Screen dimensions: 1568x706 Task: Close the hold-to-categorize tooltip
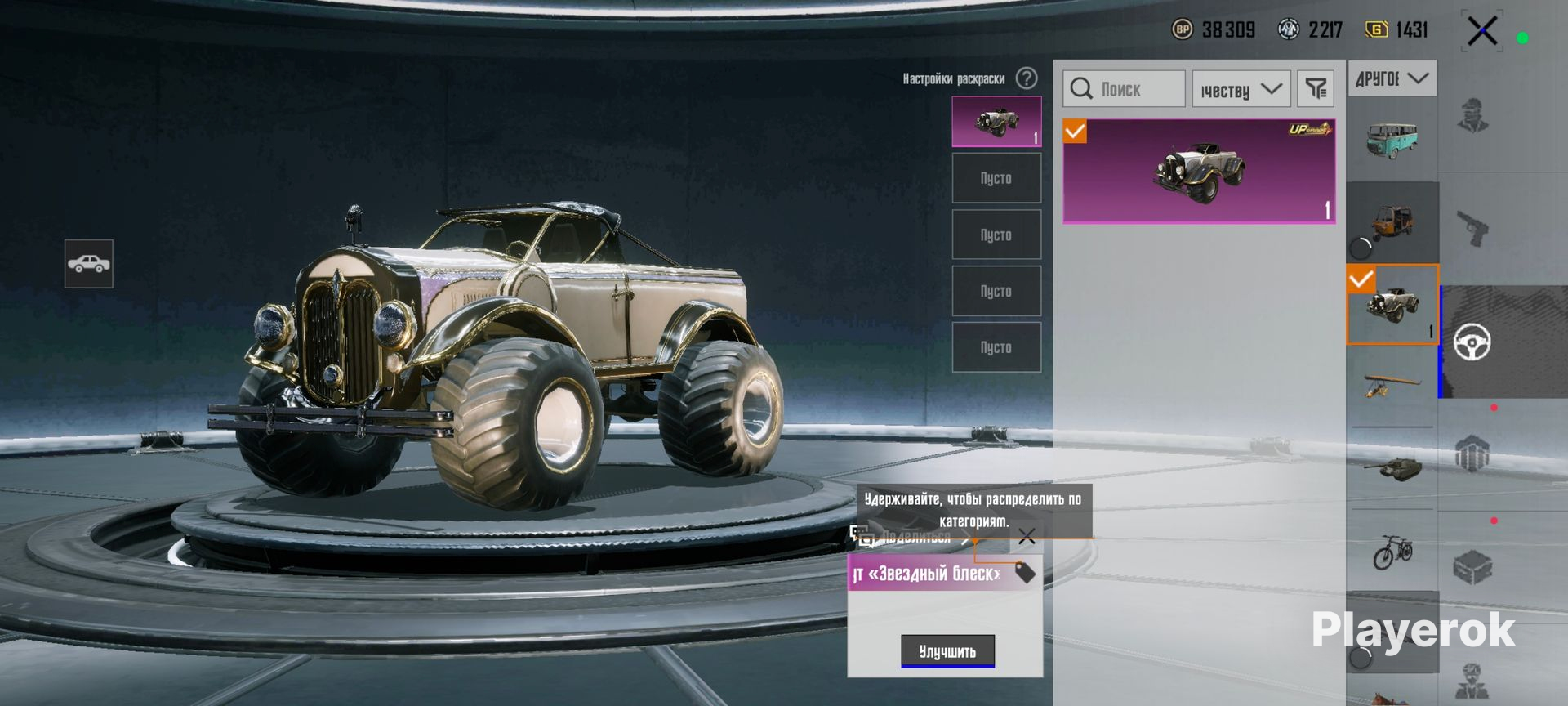1027,537
